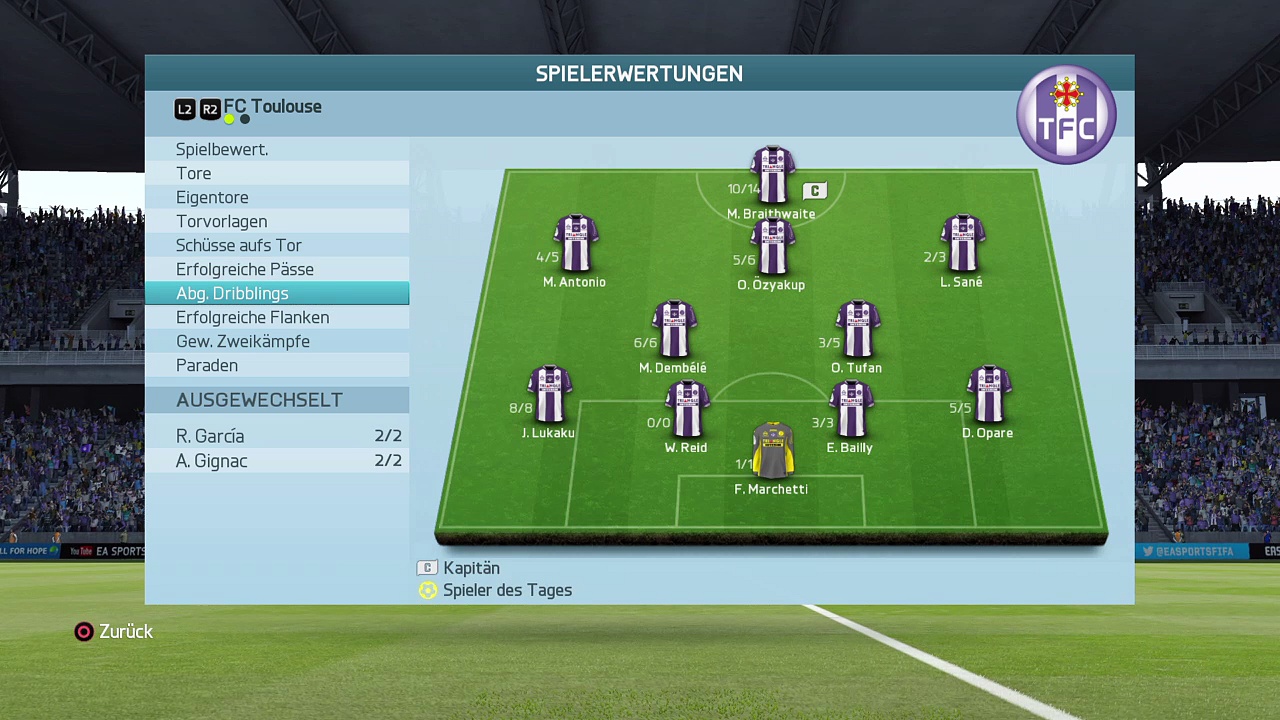Click M. Antonio's player shirt
Viewport: 1280px width, 720px height.
pos(575,243)
